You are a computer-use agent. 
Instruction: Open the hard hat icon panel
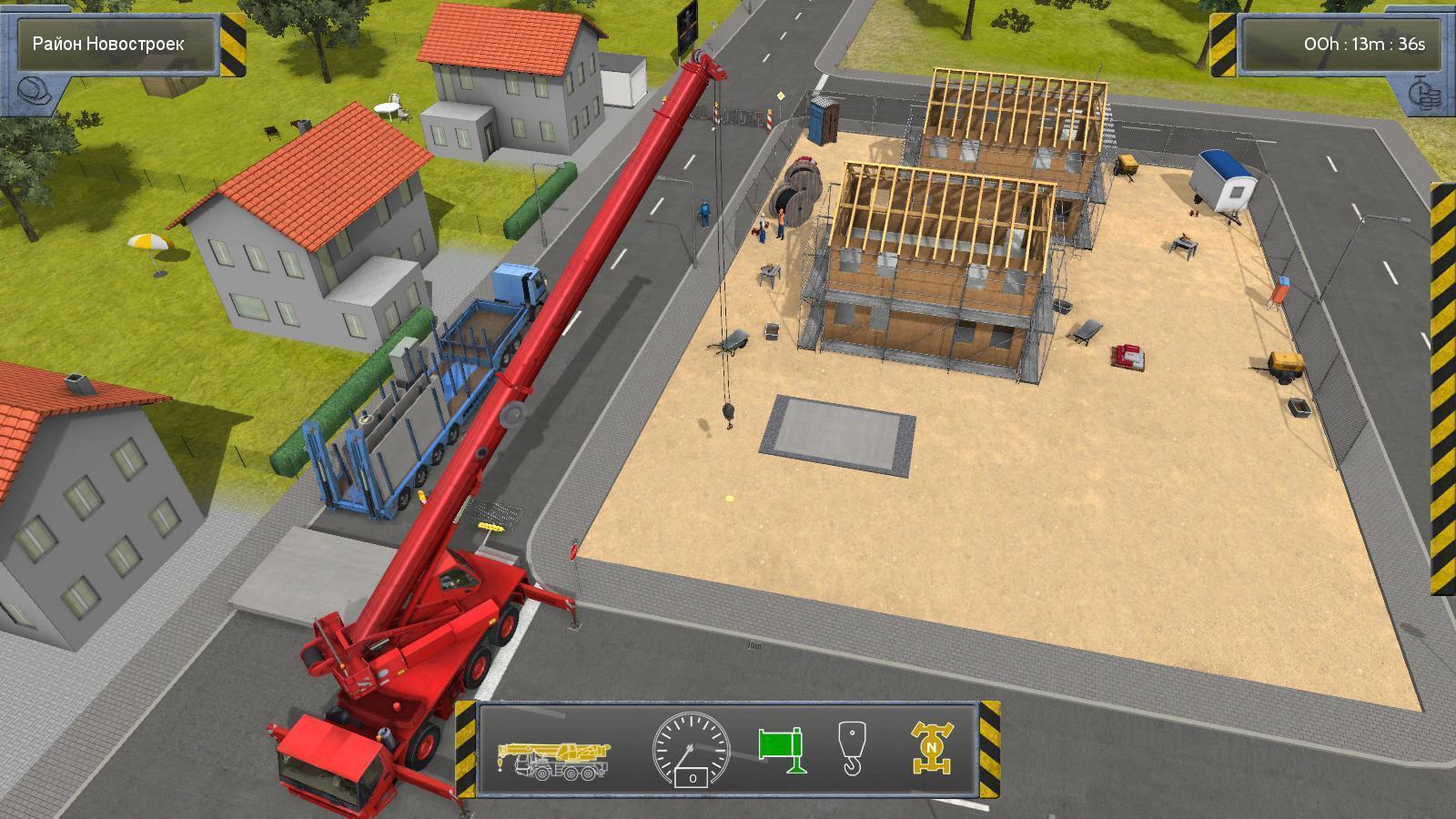click(35, 92)
